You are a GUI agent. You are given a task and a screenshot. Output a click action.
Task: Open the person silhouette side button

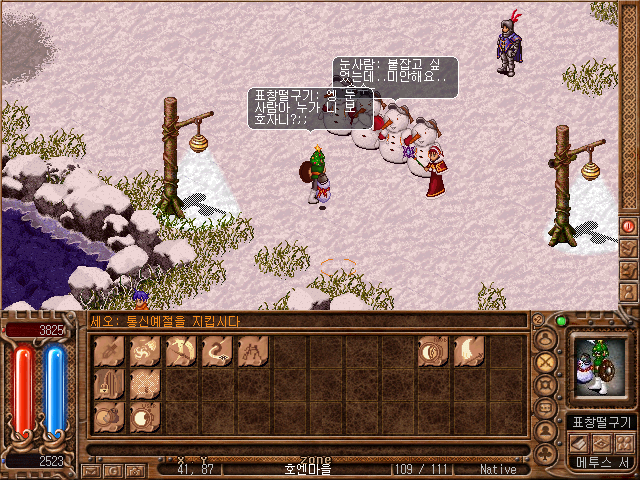628,292
